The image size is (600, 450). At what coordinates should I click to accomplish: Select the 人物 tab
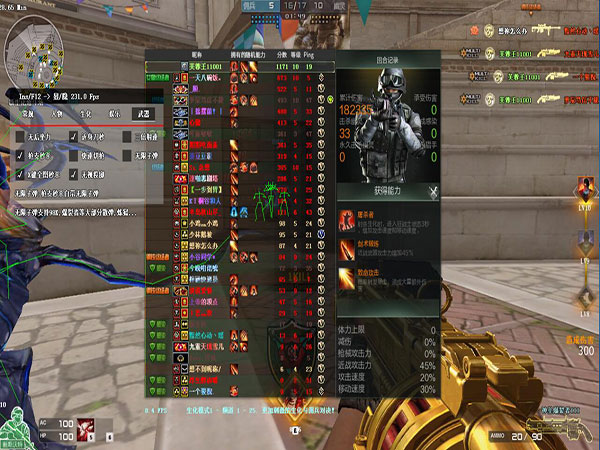coord(55,114)
